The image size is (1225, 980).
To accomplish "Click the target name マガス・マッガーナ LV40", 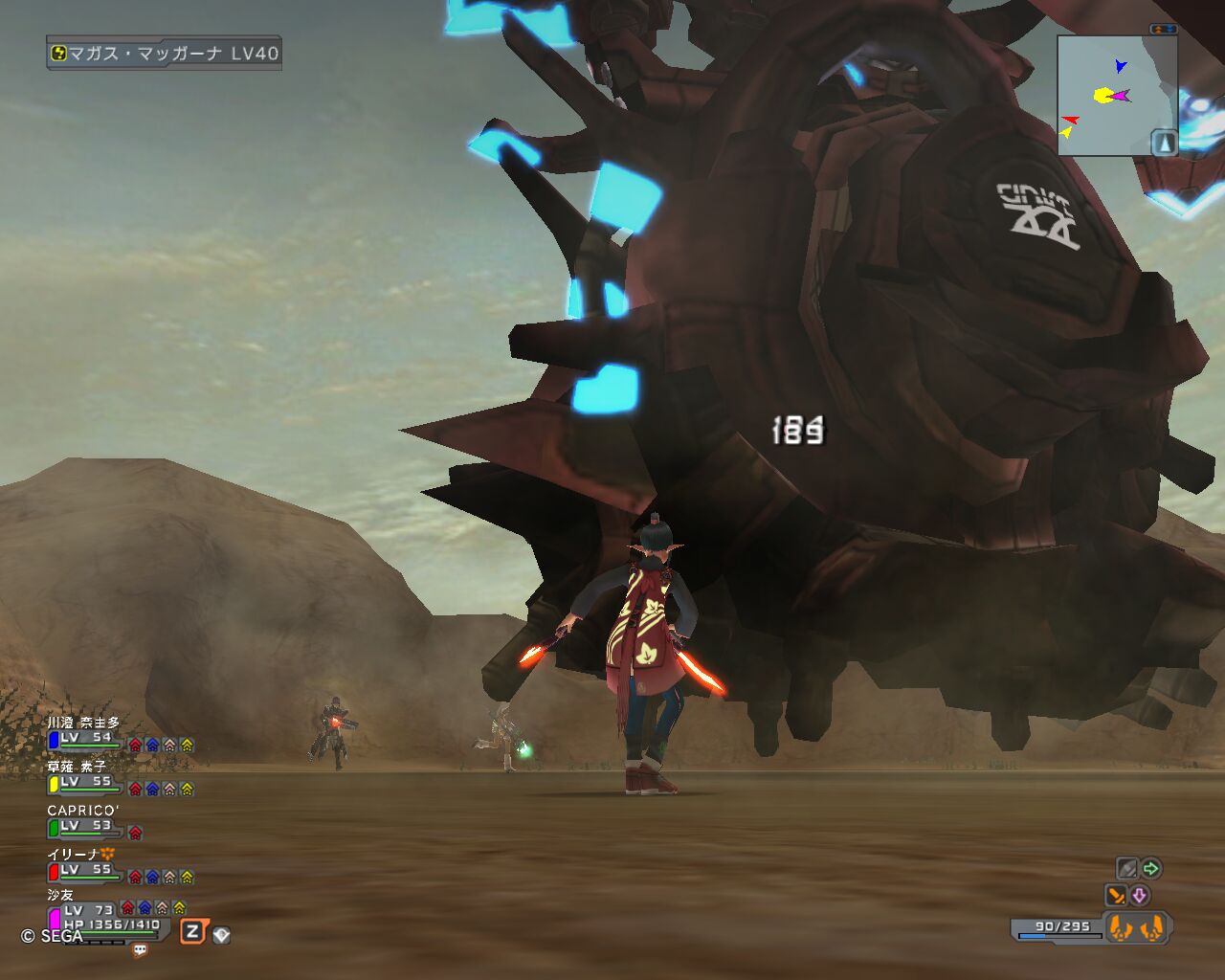I will click(173, 54).
